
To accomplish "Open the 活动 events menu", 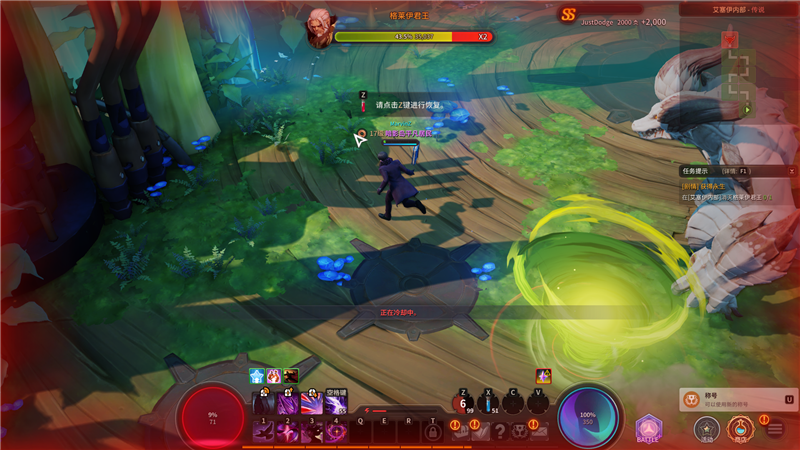I will (x=707, y=429).
